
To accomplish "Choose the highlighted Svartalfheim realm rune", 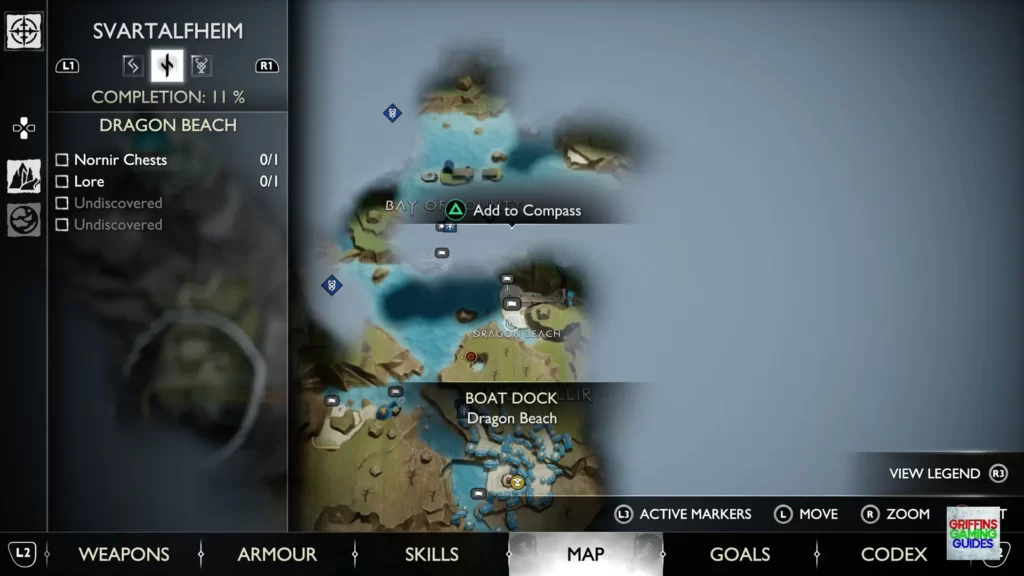I will coord(167,66).
